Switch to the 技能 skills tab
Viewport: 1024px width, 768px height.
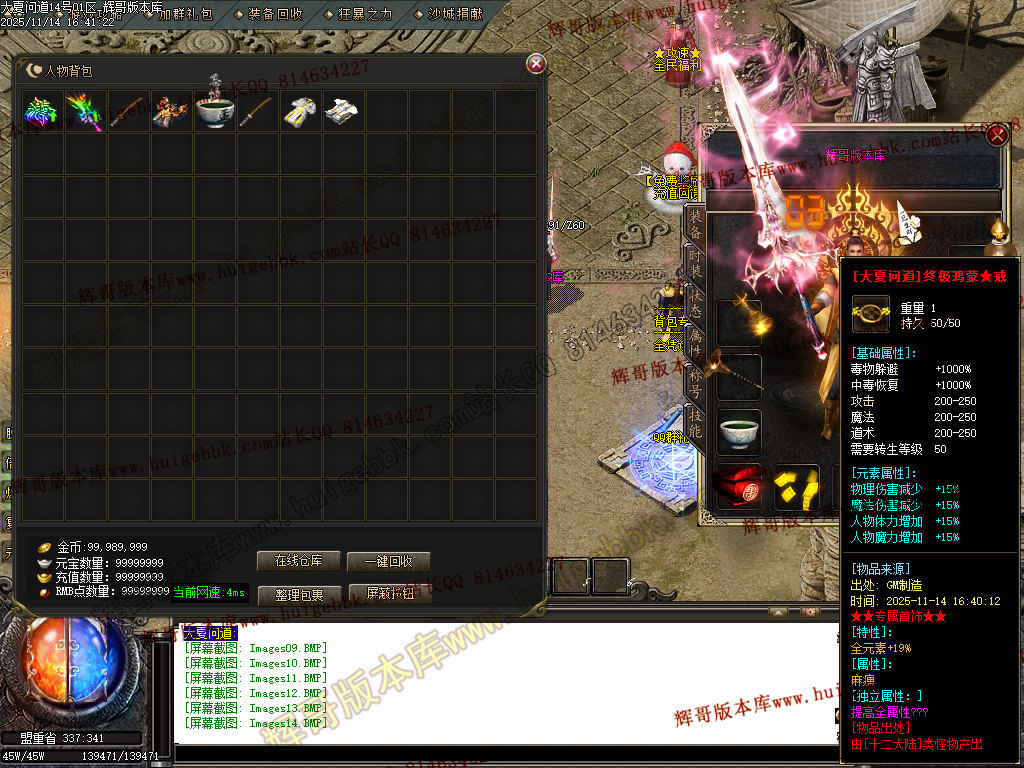[x=694, y=422]
